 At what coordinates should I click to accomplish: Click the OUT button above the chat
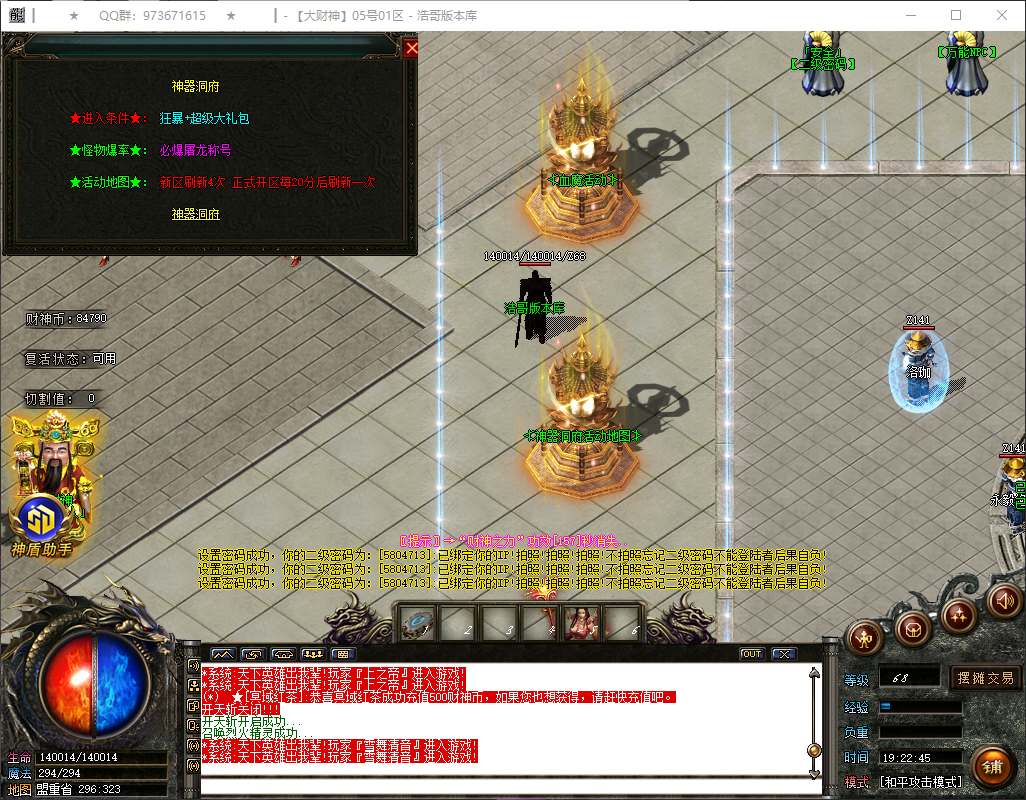(x=751, y=654)
